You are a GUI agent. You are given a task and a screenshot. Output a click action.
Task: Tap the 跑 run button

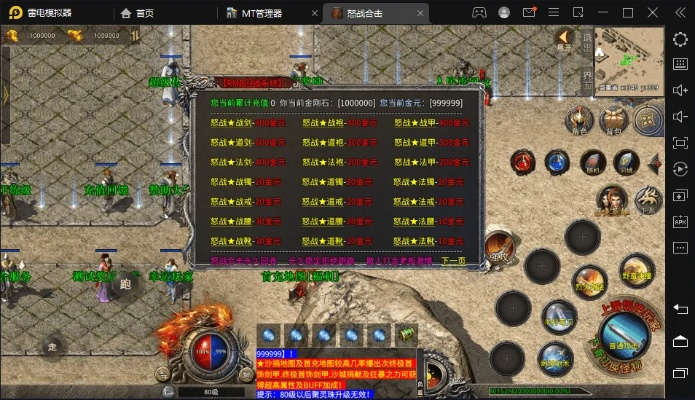pos(125,283)
